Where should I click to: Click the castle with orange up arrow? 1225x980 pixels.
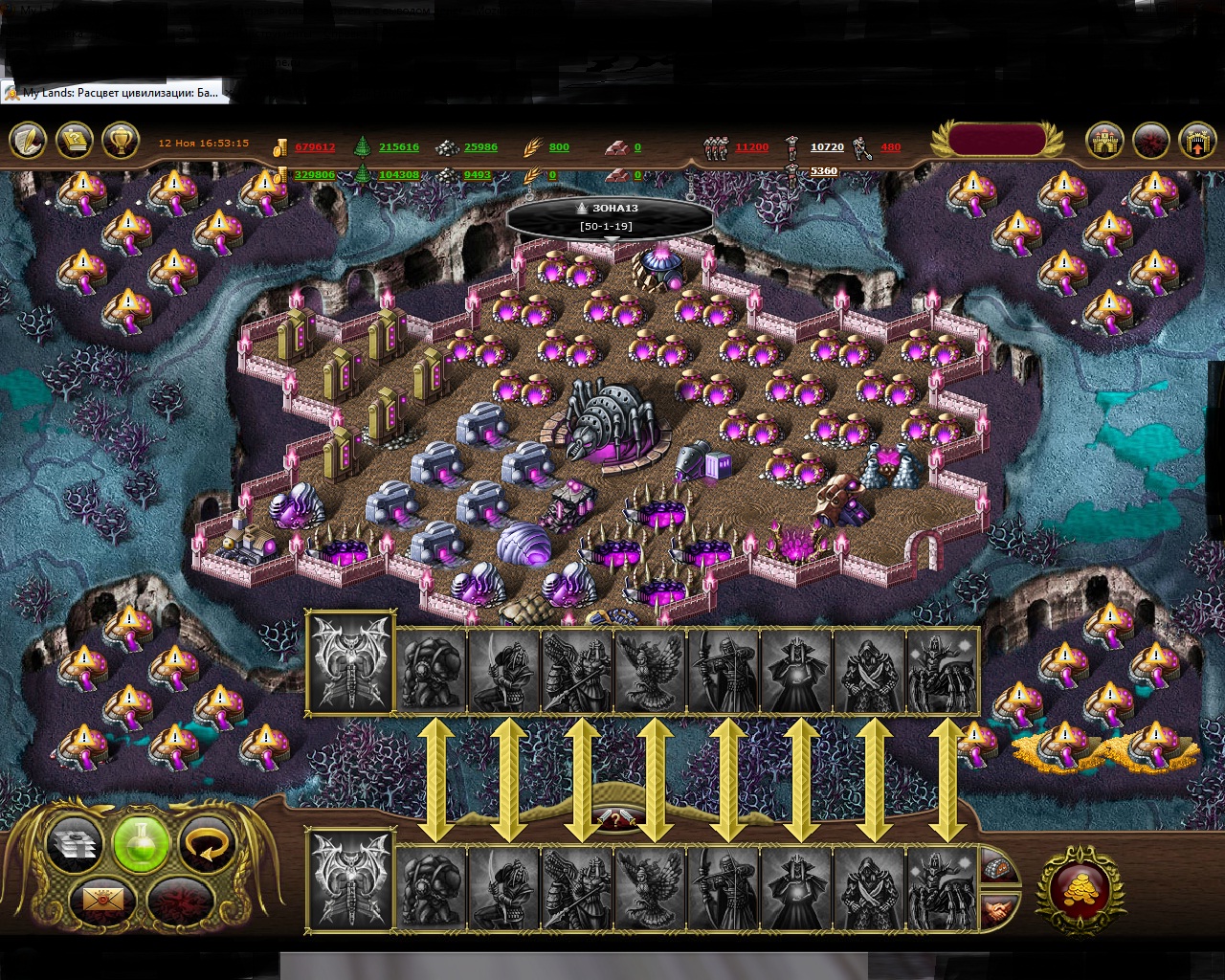point(1197,142)
